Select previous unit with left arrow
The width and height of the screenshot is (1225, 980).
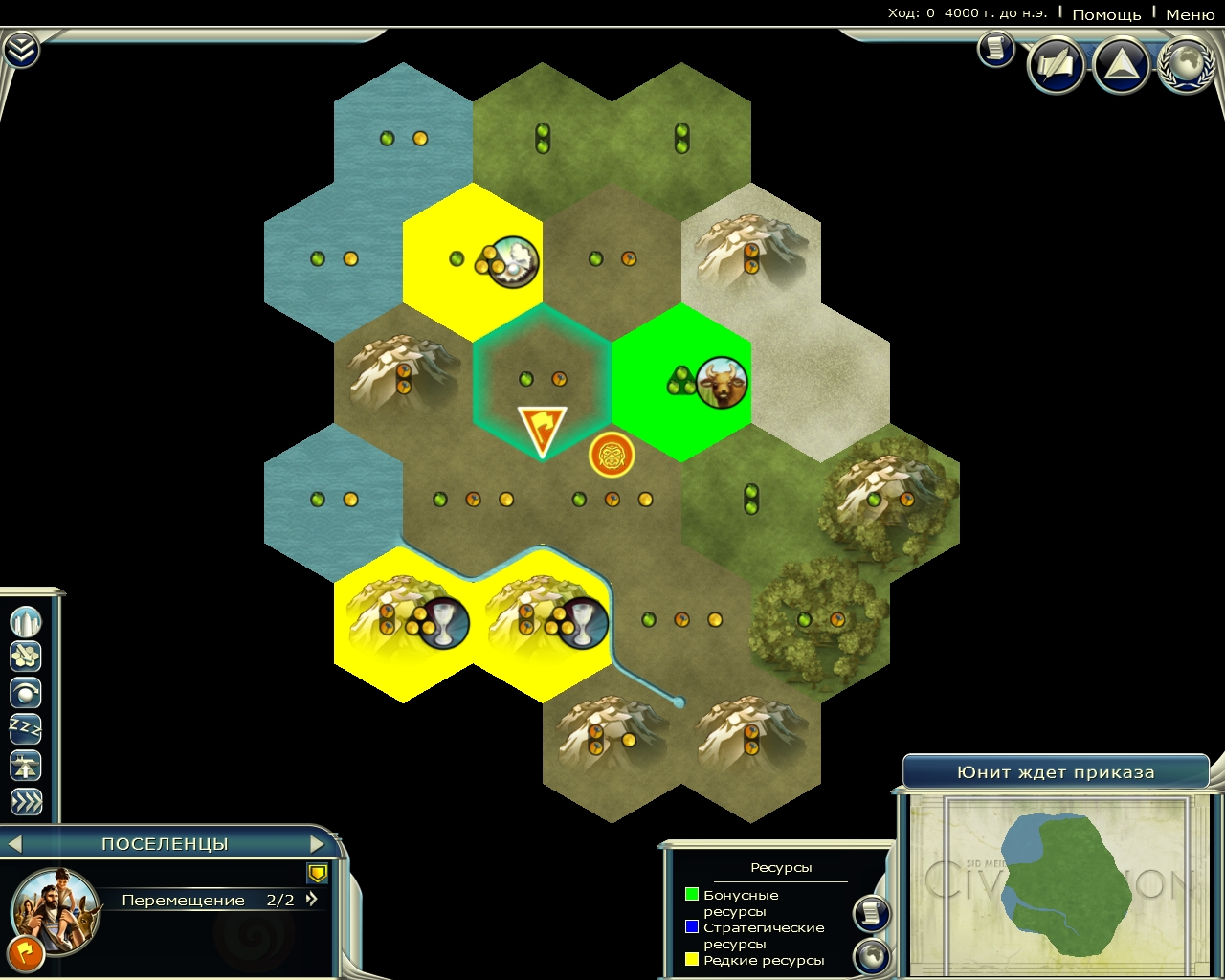point(14,844)
